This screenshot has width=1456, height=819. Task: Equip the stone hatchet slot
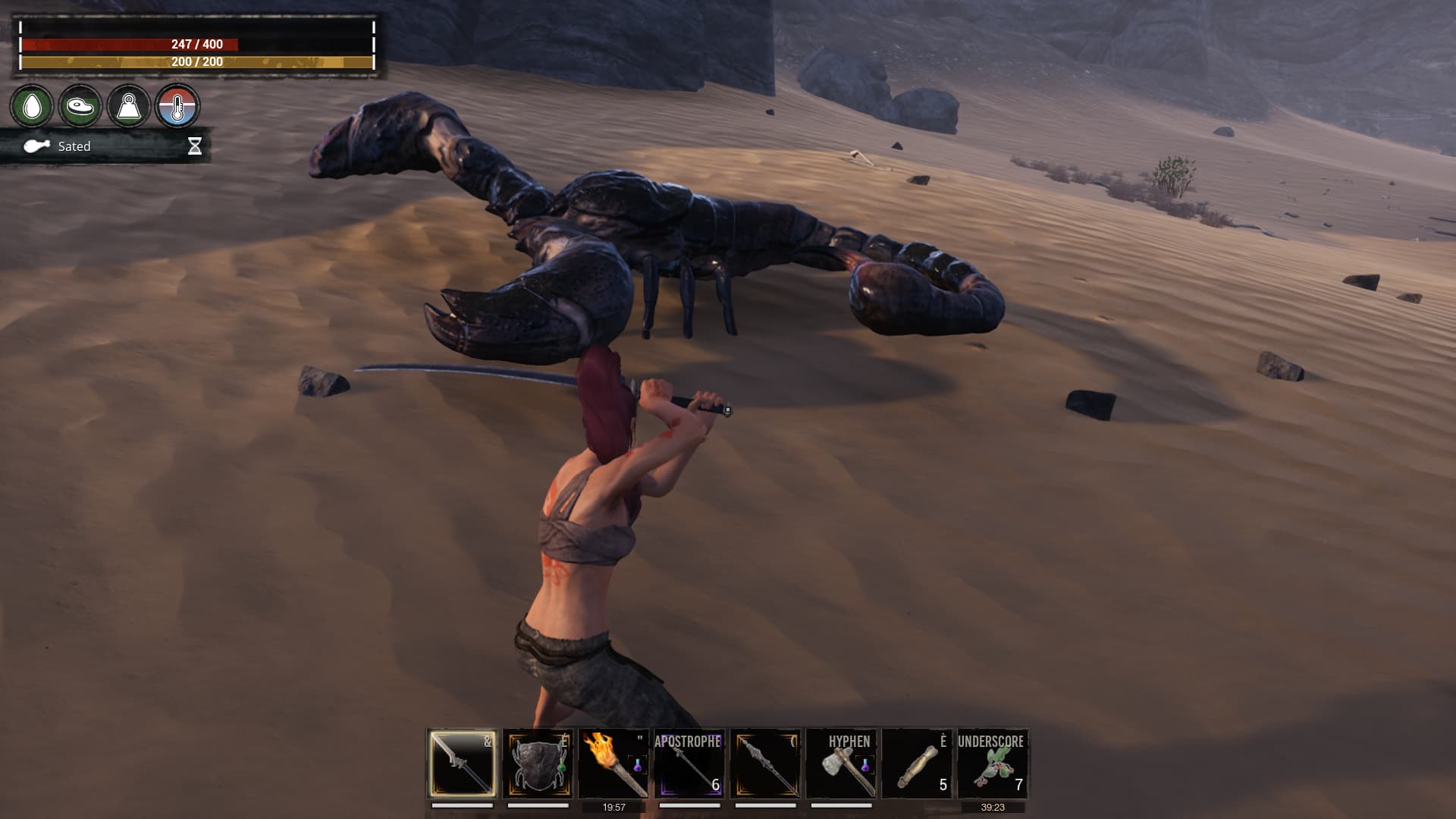841,763
